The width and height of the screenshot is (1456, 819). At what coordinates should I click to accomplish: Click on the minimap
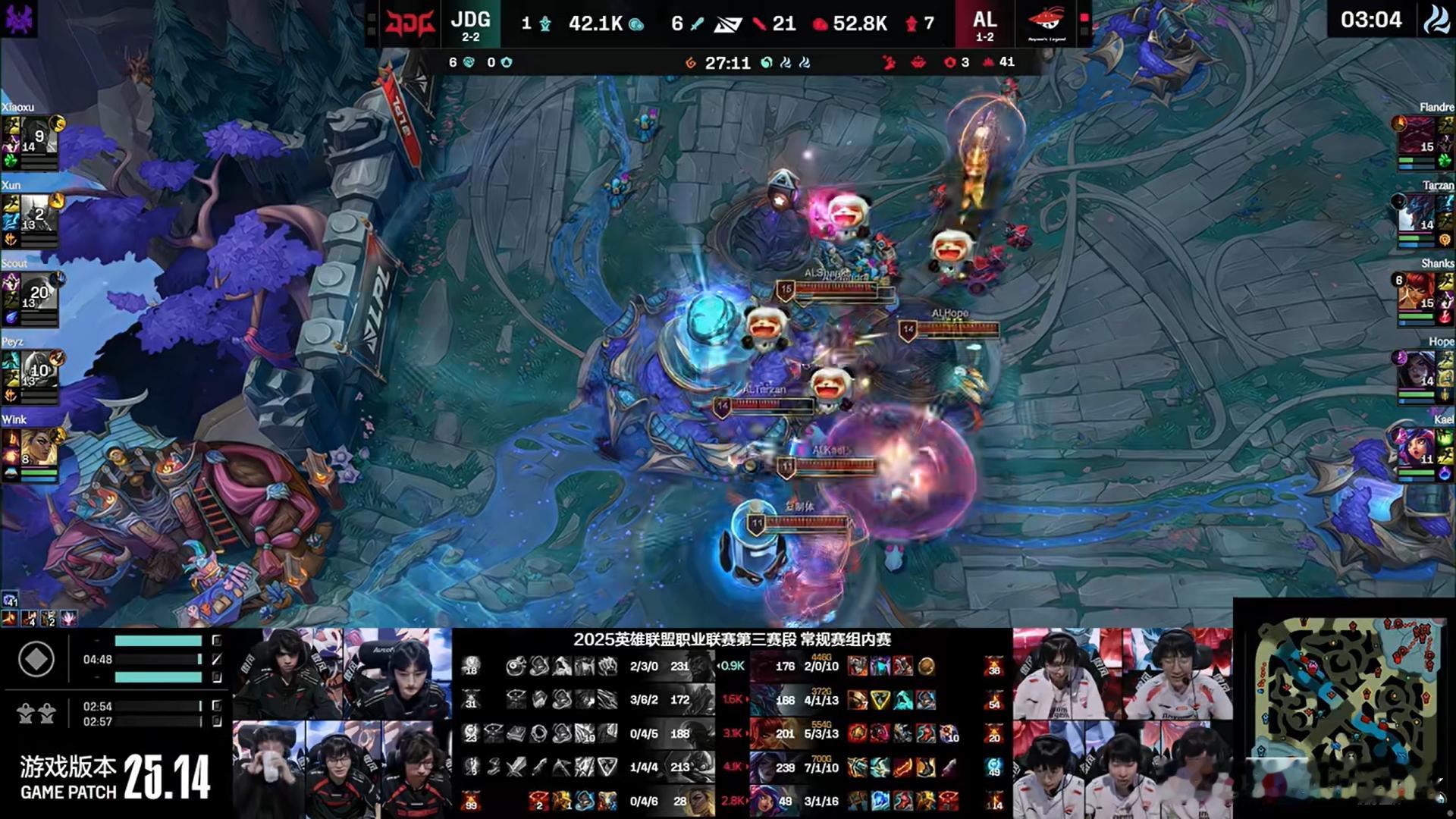coord(1344,709)
